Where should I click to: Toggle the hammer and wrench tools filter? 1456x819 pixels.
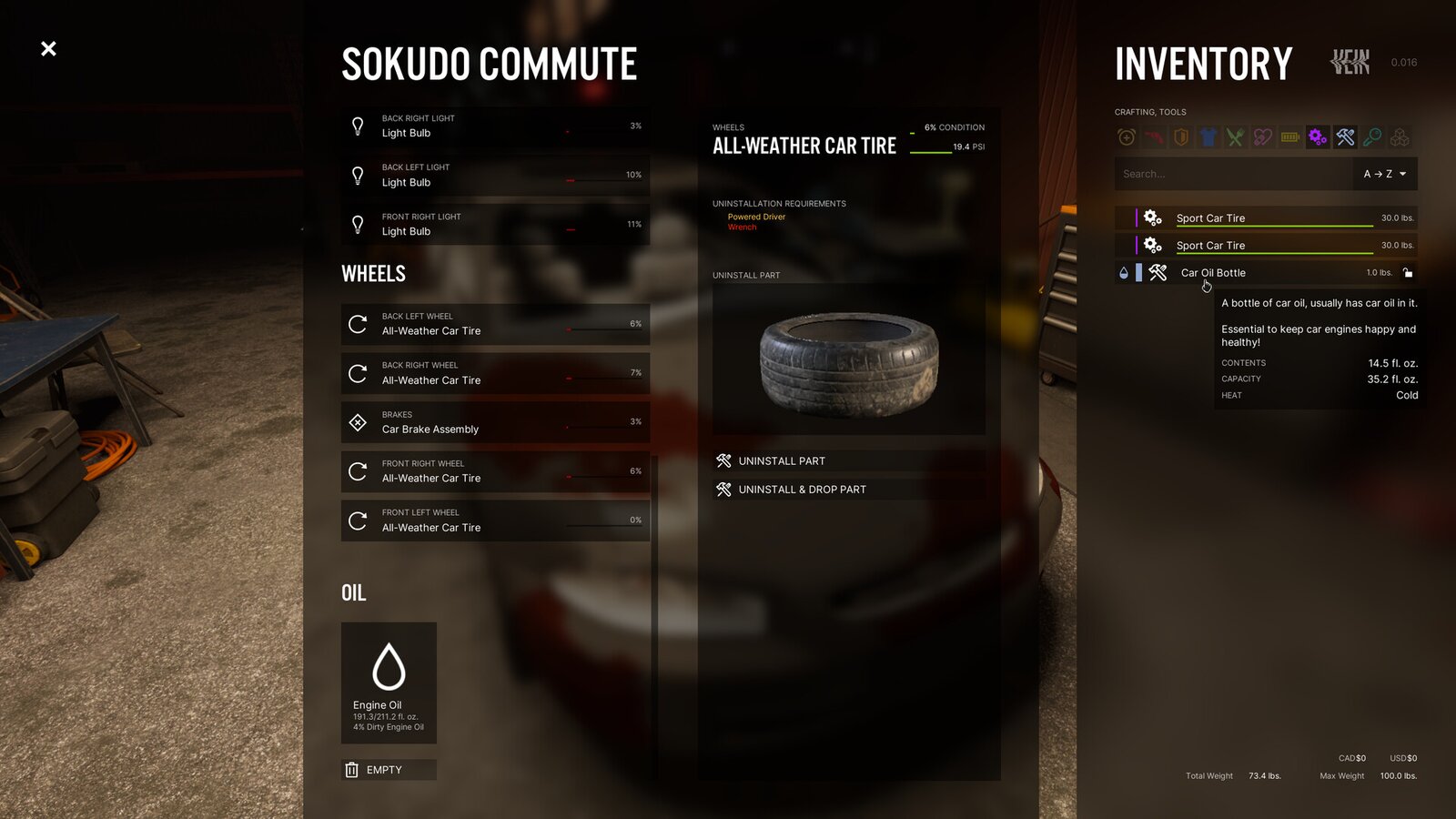pos(1345,137)
